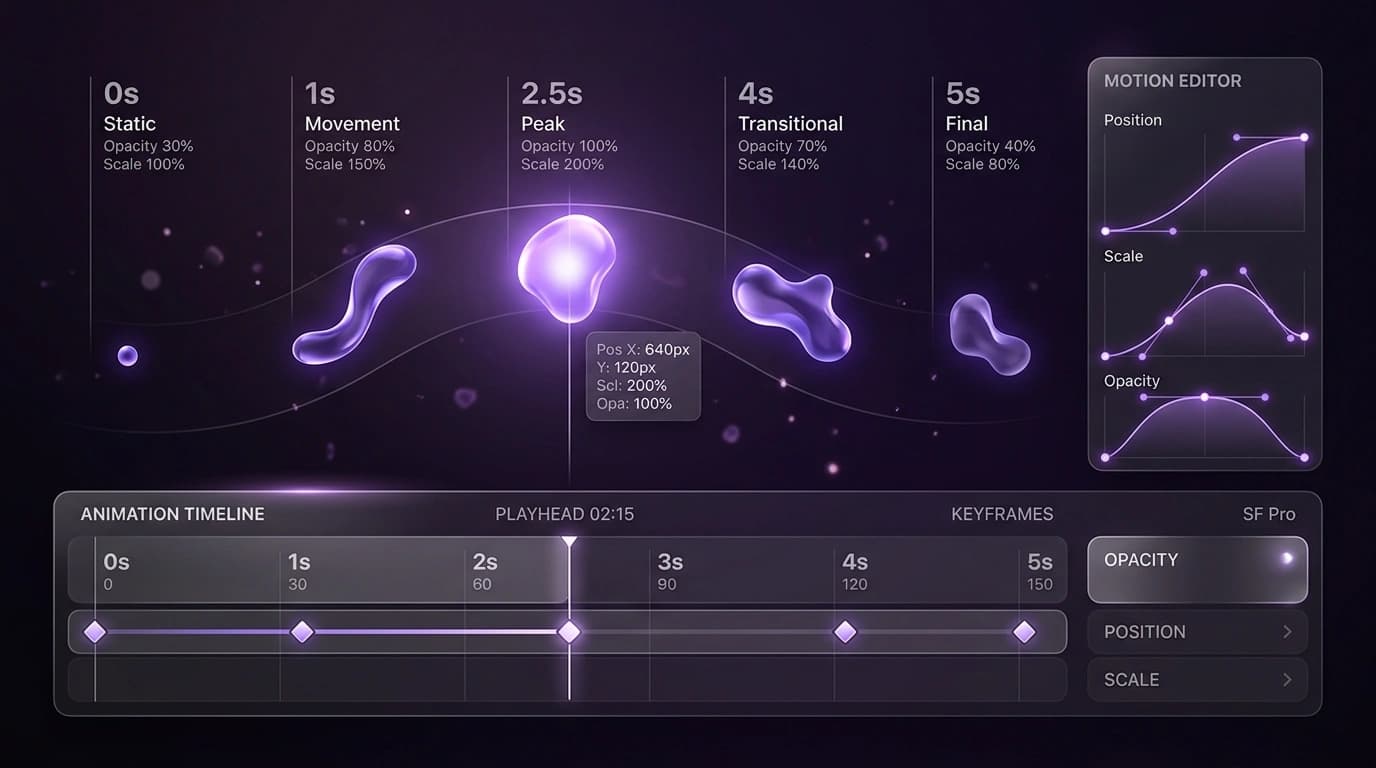Switch to the KEYFRAMES section
This screenshot has height=768, width=1376.
click(1001, 514)
